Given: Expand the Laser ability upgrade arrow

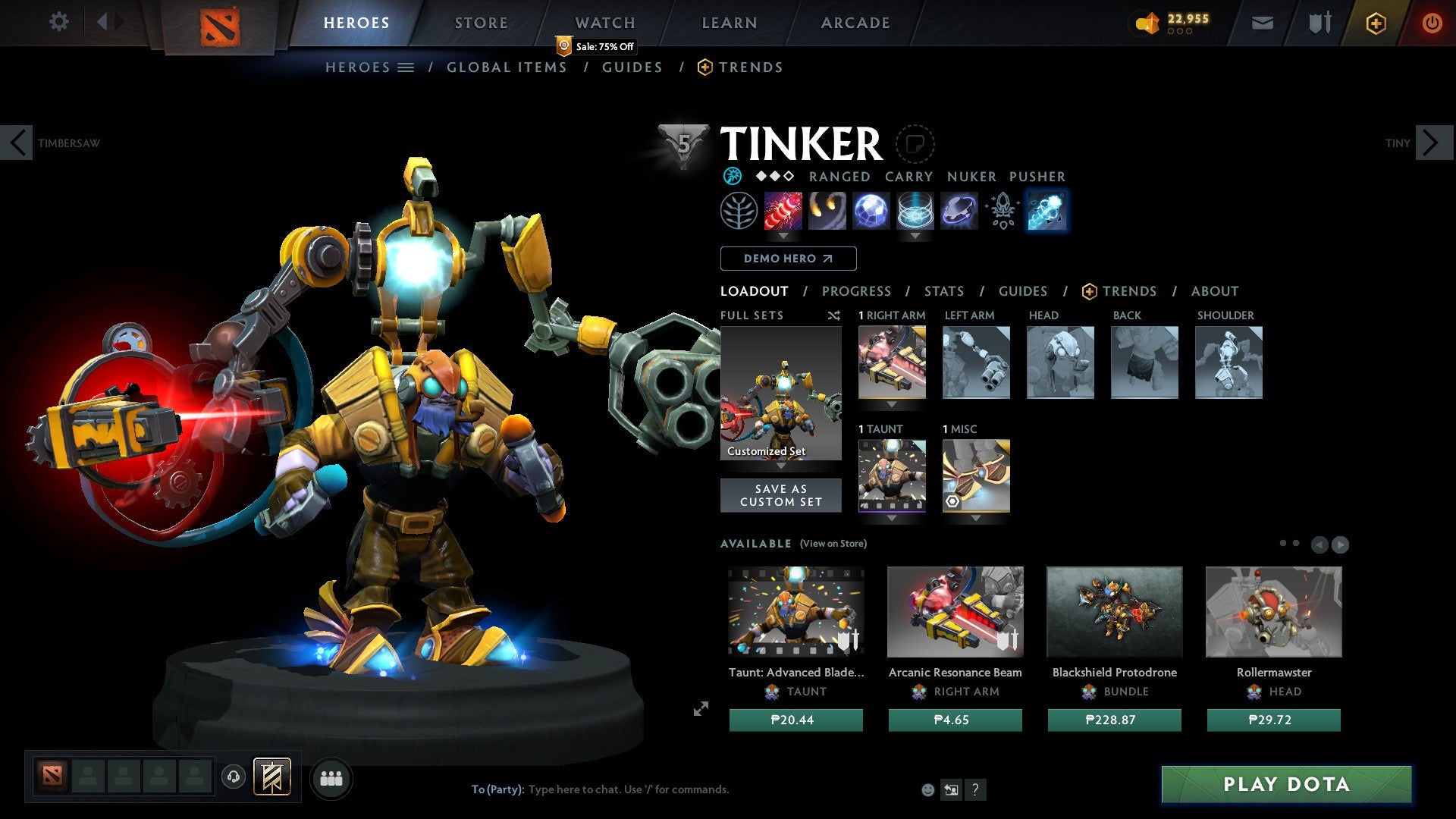Looking at the screenshot, I should pyautogui.click(x=782, y=237).
